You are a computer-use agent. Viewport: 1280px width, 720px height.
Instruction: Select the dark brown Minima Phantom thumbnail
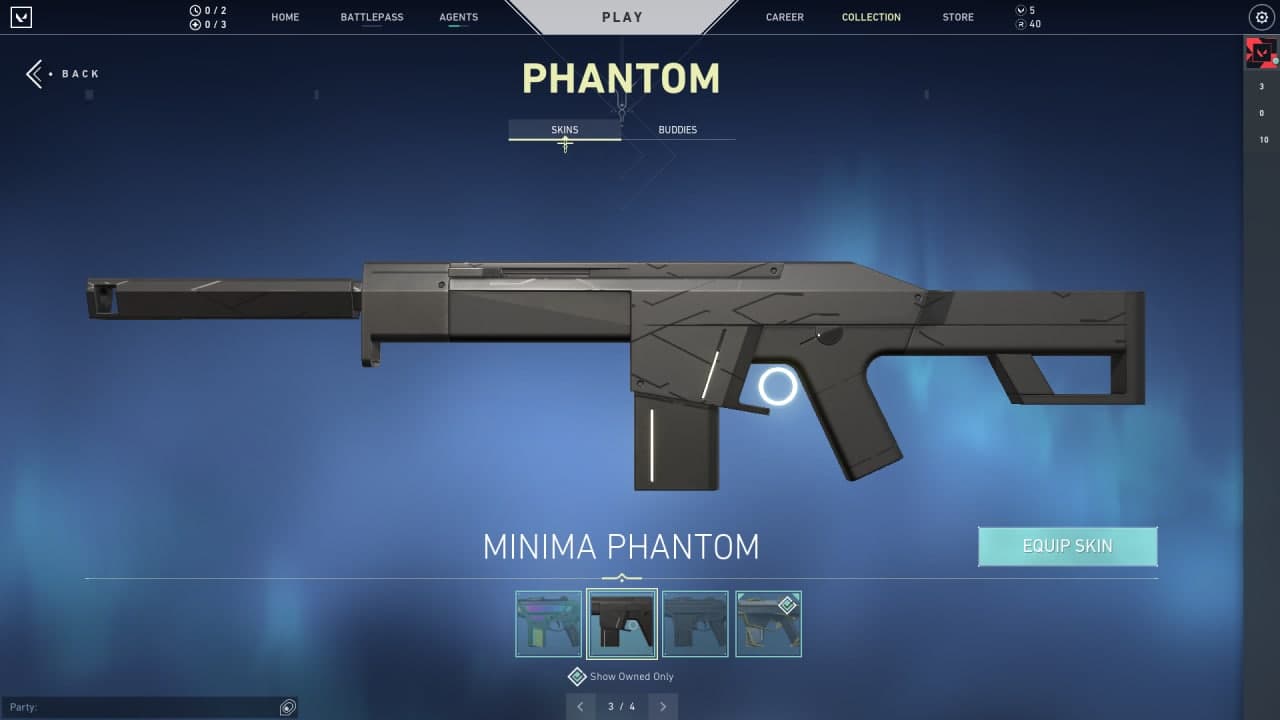(622, 624)
